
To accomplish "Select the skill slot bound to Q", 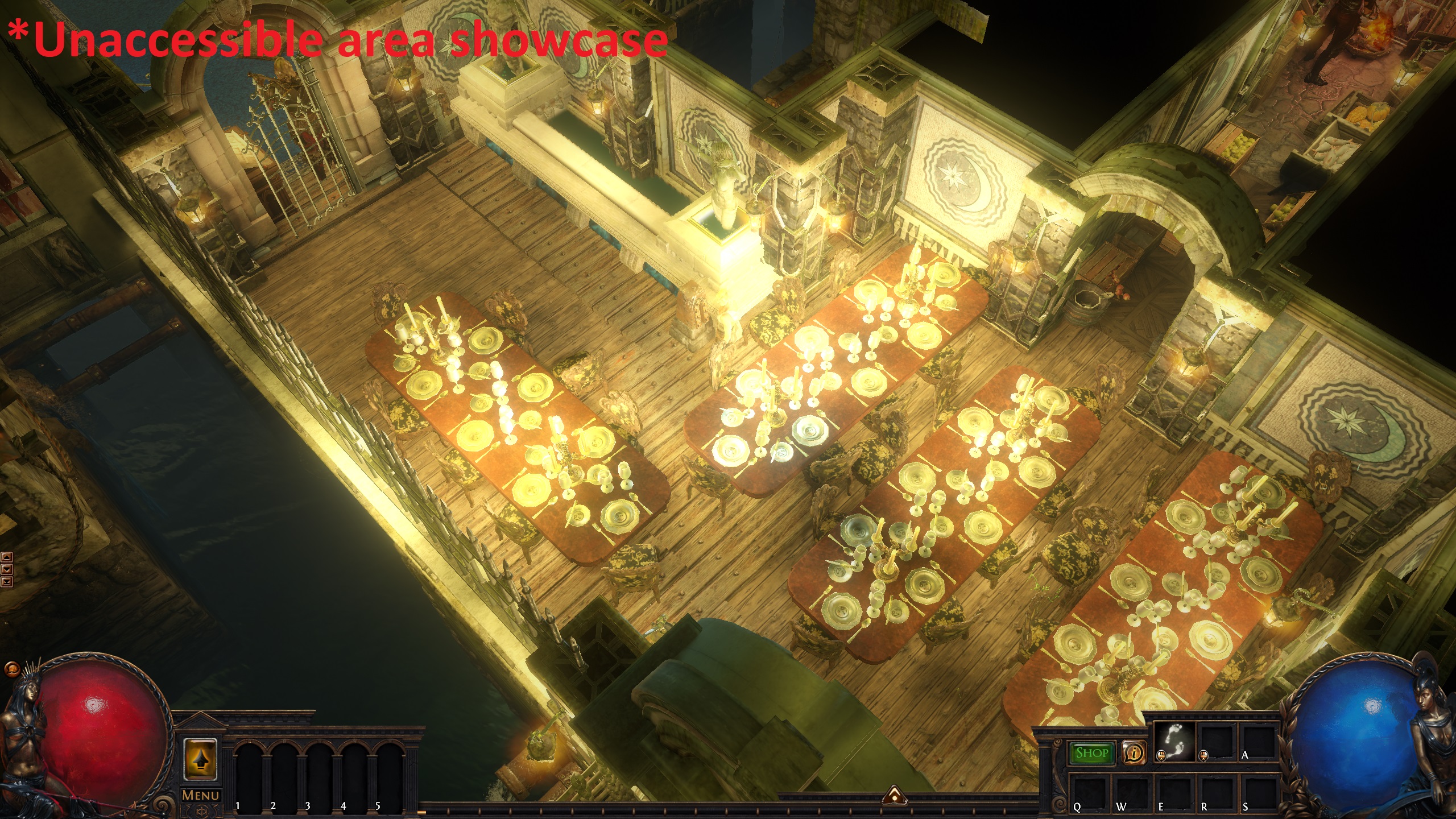I will click(1089, 793).
